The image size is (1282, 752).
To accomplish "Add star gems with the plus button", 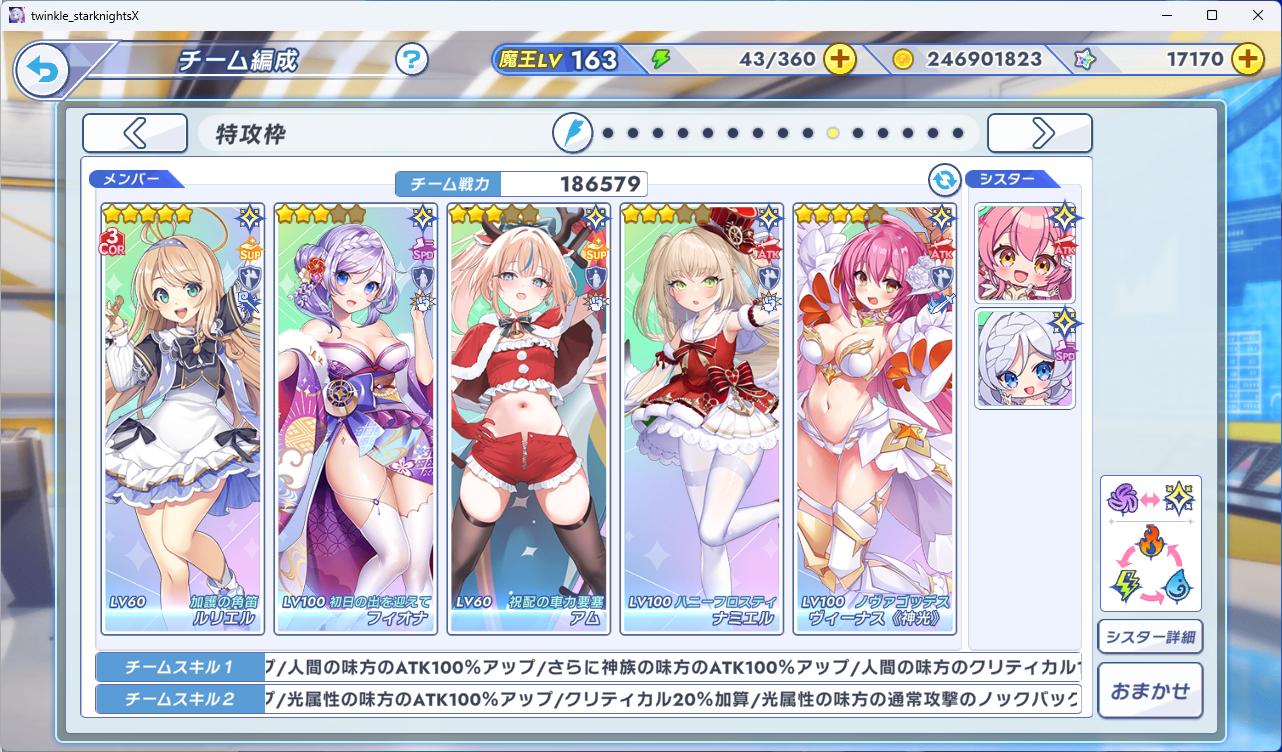I will pyautogui.click(x=1247, y=59).
